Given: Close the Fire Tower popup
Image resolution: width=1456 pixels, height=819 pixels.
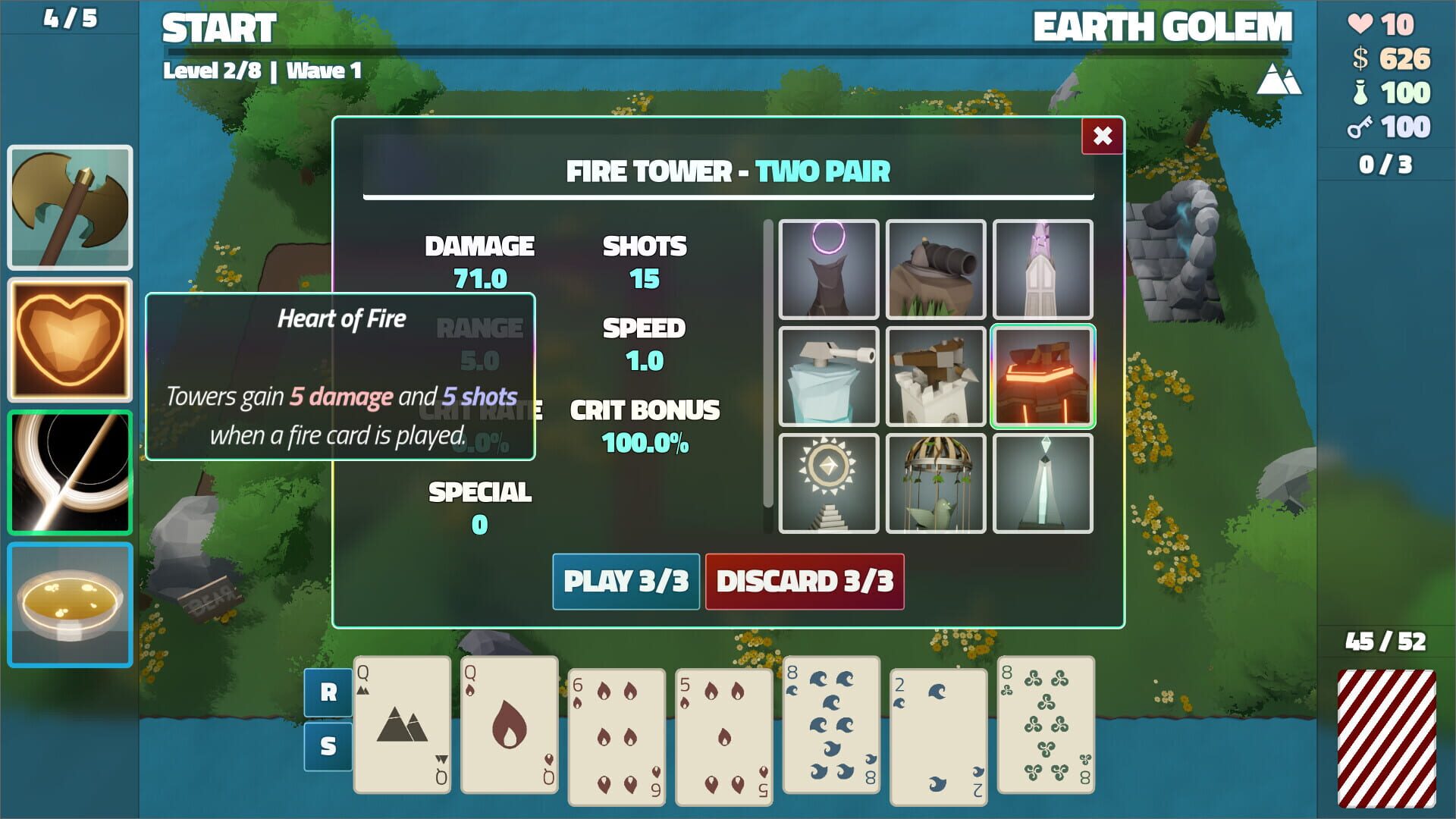Looking at the screenshot, I should tap(1101, 137).
